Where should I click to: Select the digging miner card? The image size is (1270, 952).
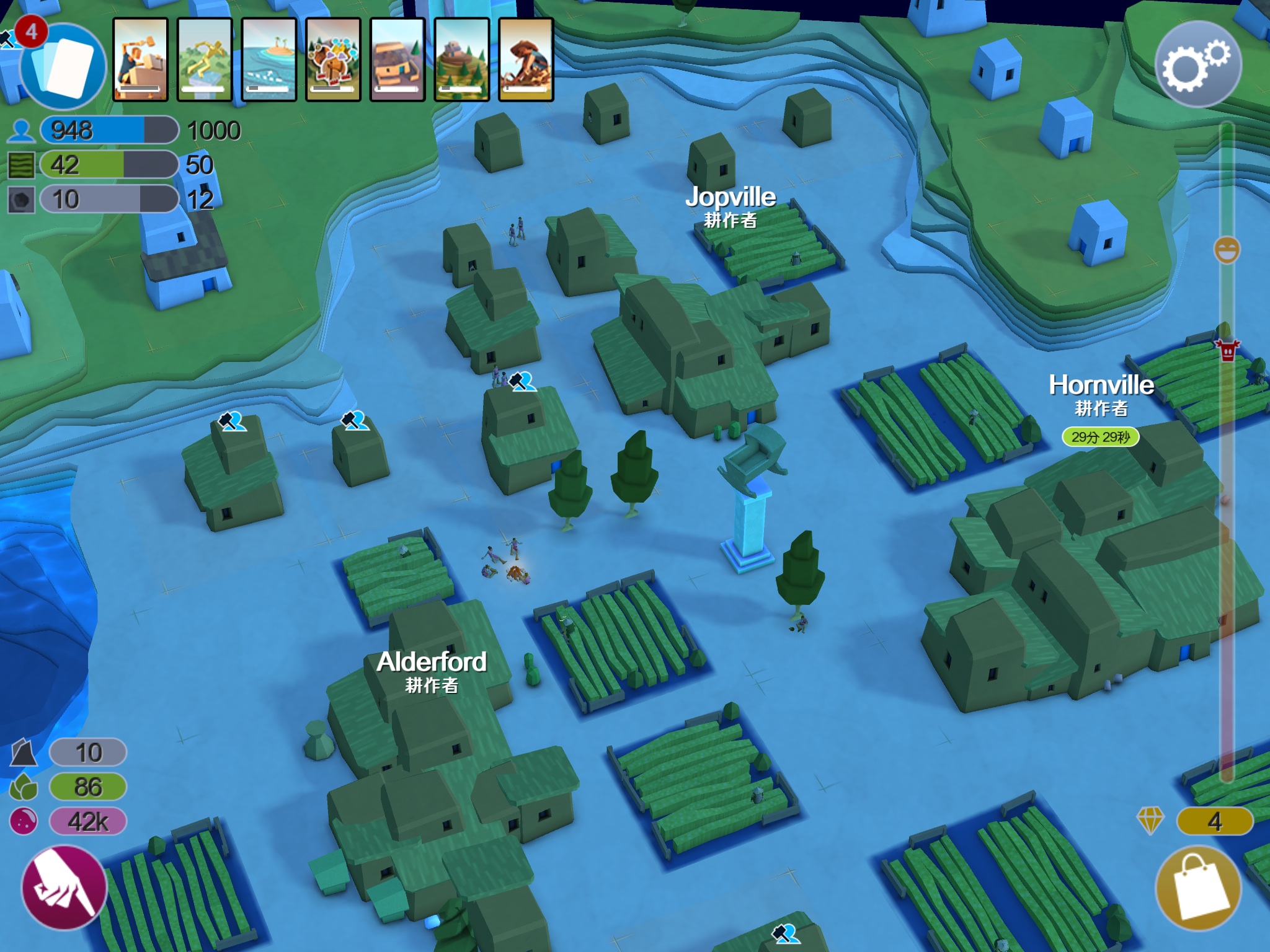[526, 59]
